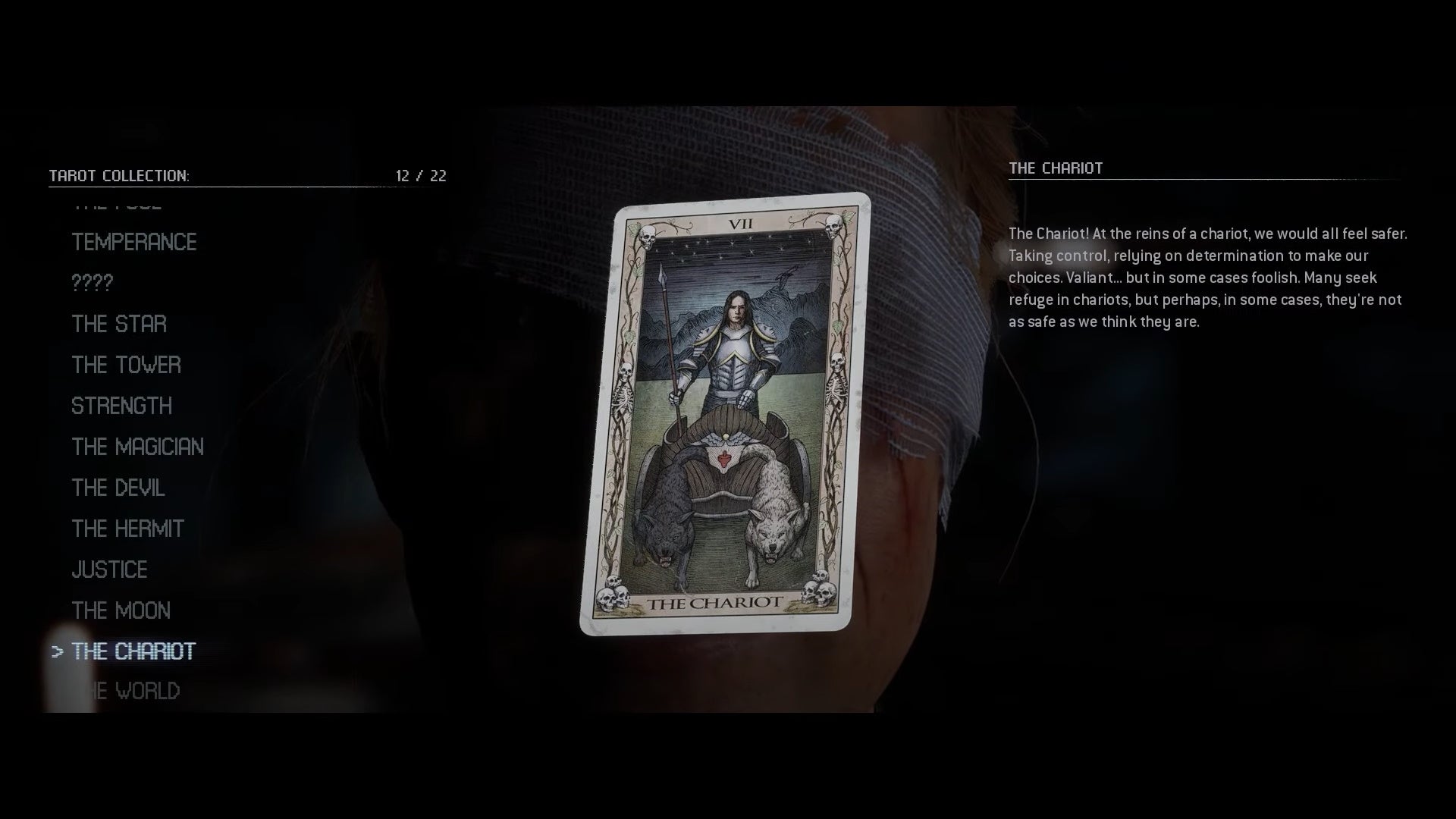Screen dimensions: 1456x819
Task: Open The Moon tarot card
Action: (121, 610)
